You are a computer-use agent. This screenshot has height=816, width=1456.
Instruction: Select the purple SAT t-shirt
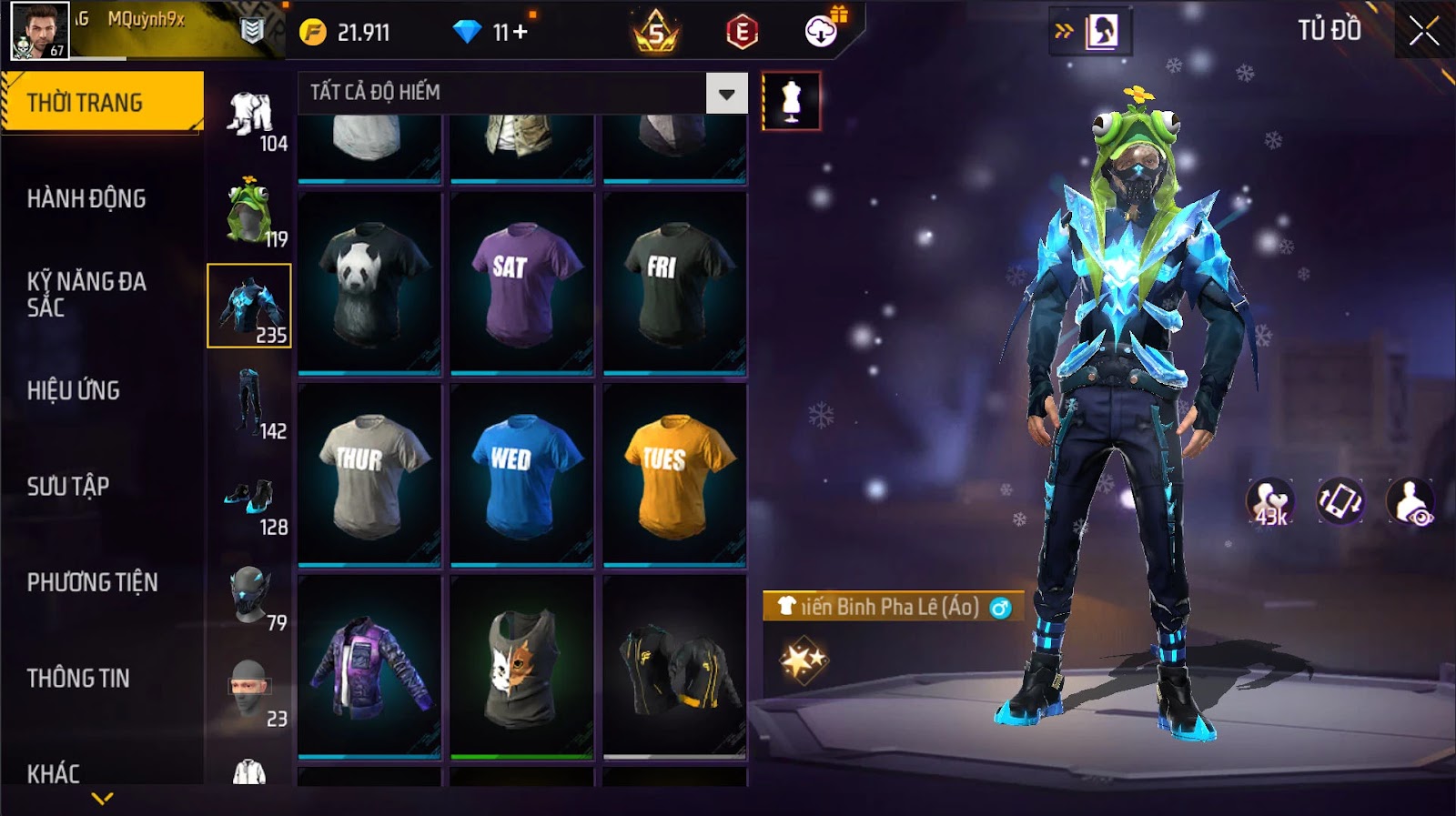click(521, 283)
